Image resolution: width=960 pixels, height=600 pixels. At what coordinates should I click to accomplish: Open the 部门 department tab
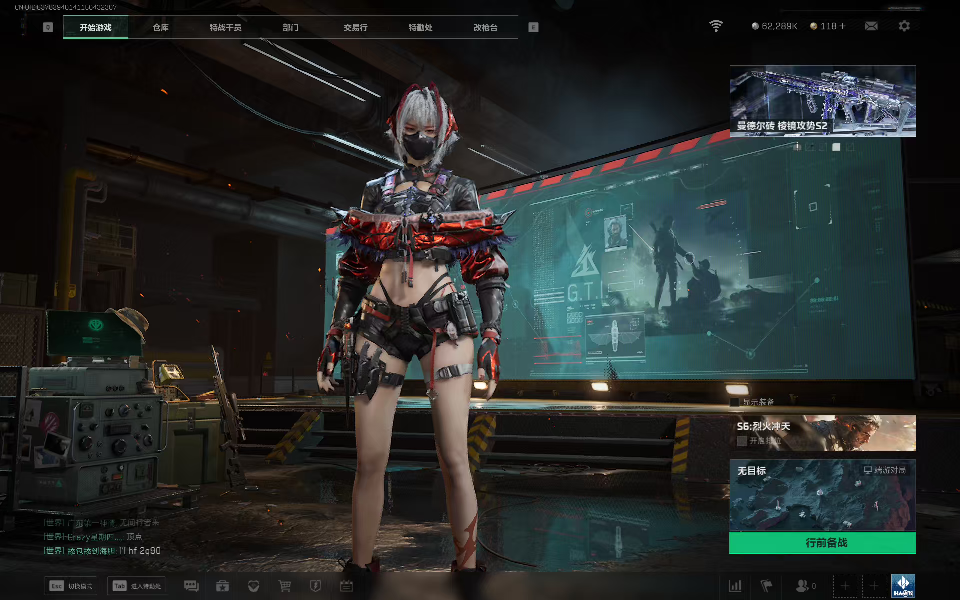pos(290,27)
